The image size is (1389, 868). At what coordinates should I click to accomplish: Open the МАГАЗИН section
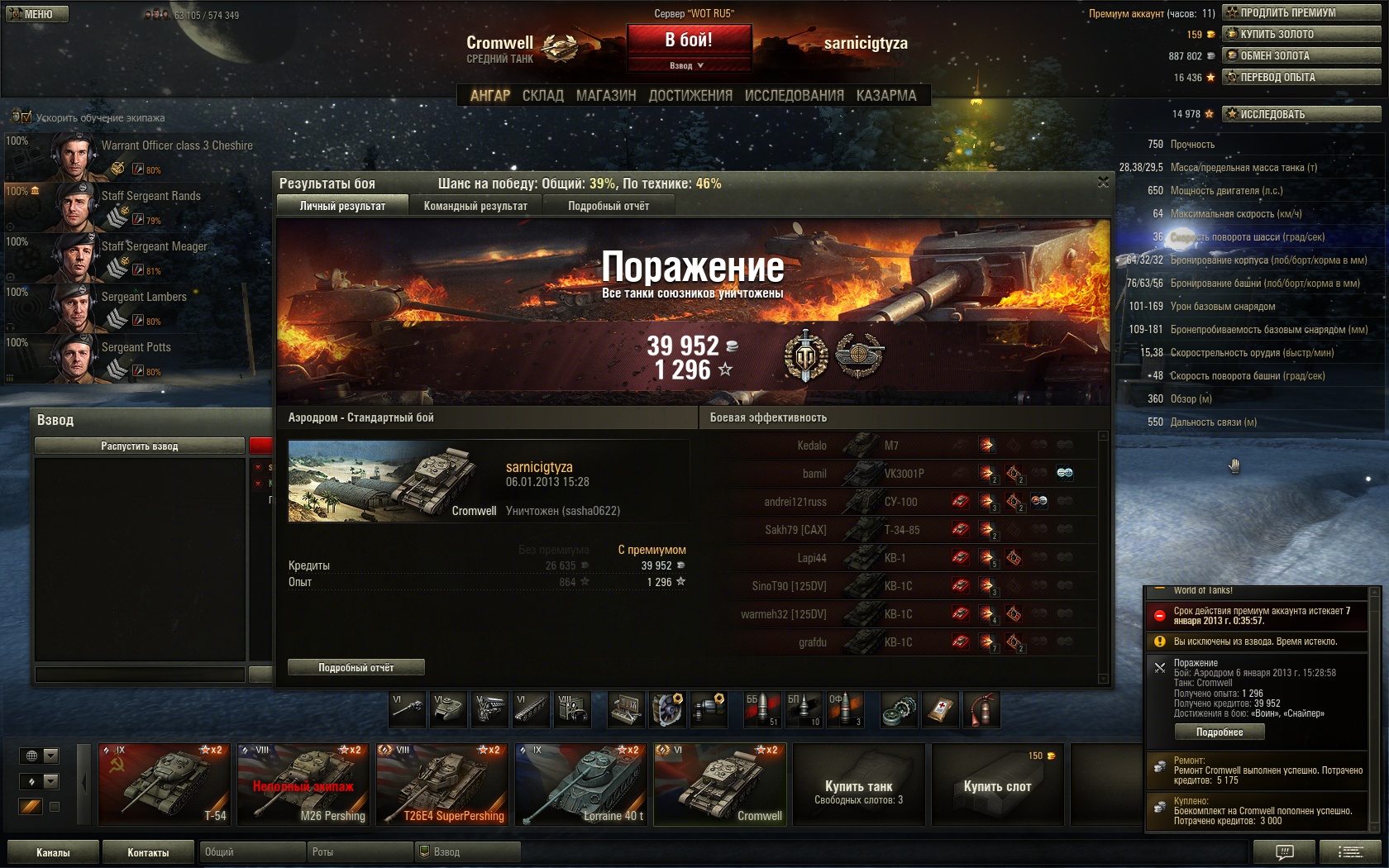click(x=606, y=96)
